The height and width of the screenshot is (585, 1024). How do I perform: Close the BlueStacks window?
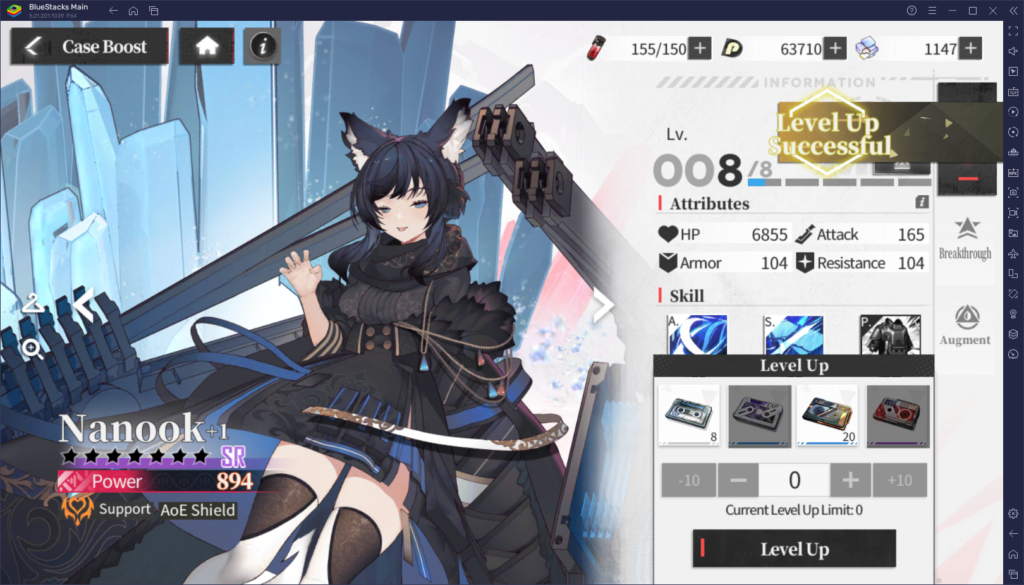1010,10
